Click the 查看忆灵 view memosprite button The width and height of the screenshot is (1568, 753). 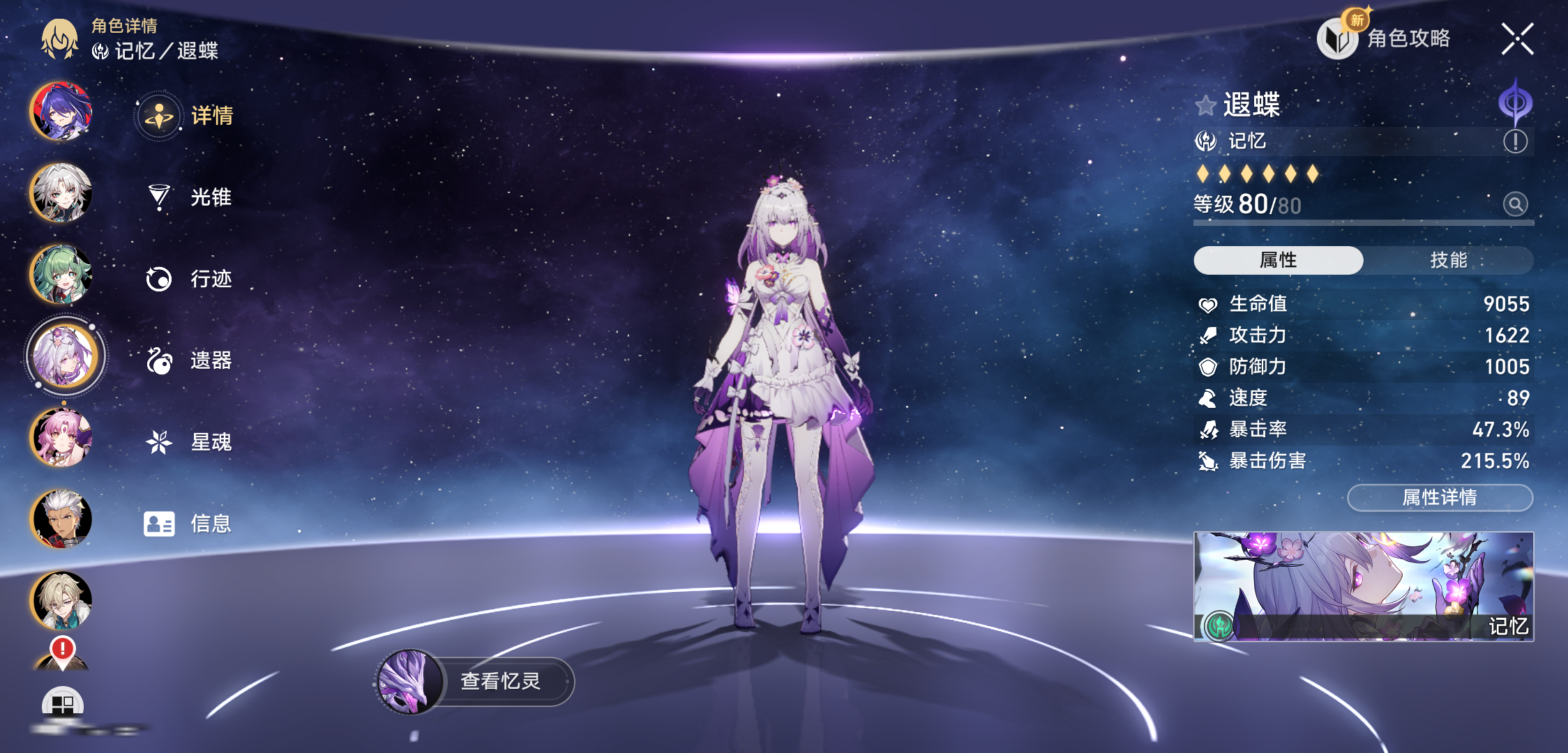tap(476, 681)
